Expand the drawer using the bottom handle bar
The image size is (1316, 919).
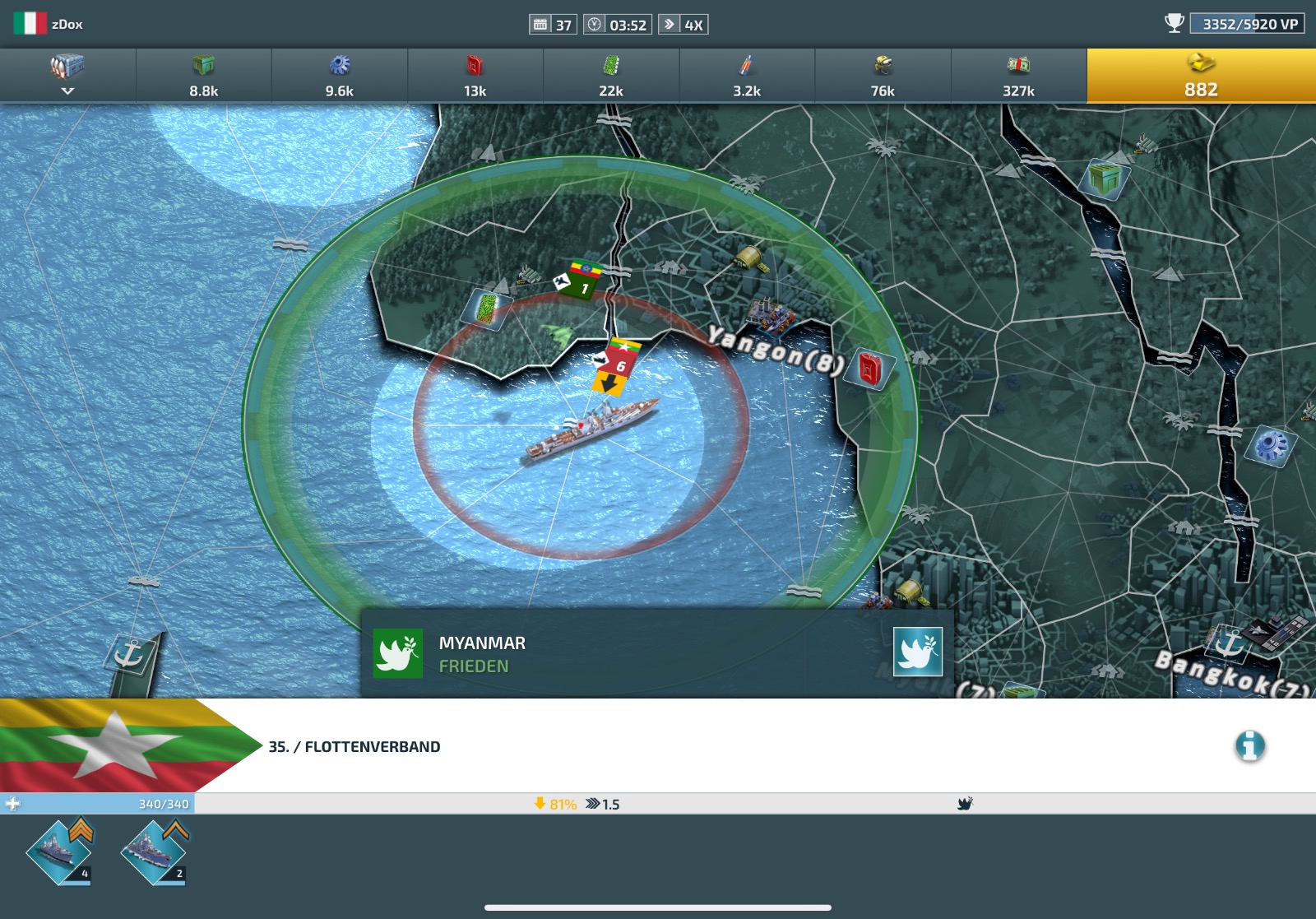(x=658, y=907)
